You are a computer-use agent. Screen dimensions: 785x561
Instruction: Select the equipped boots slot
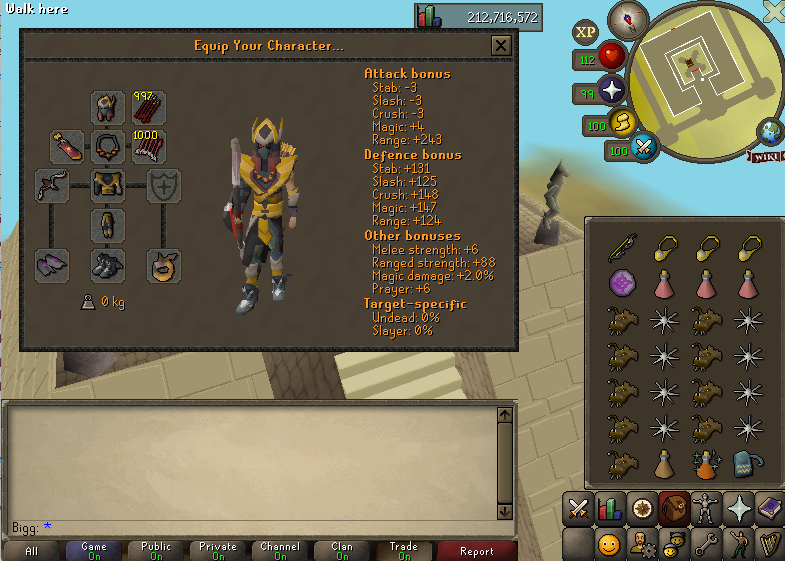pyautogui.click(x=108, y=264)
